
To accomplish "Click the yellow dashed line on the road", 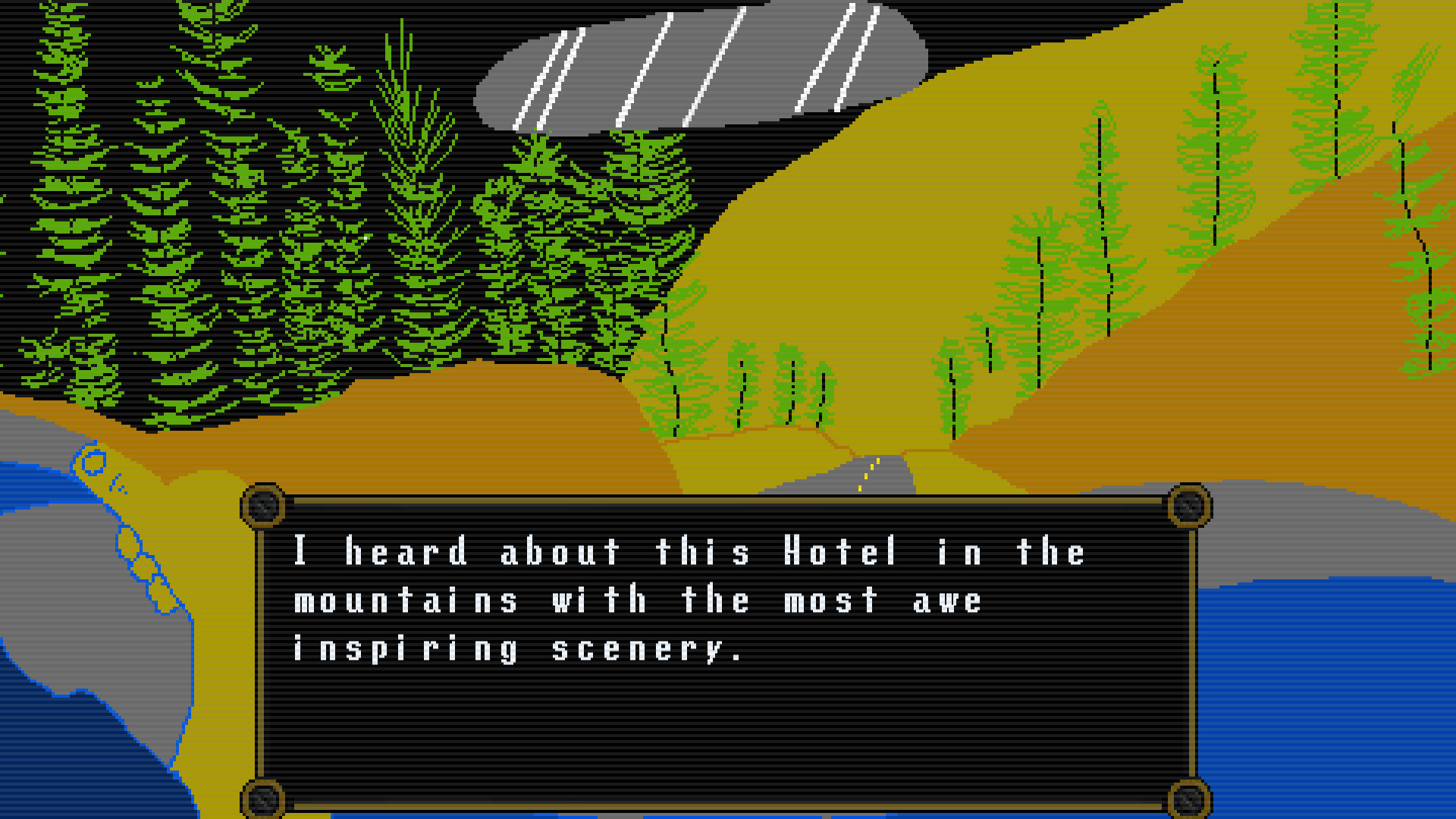I will pos(871,470).
